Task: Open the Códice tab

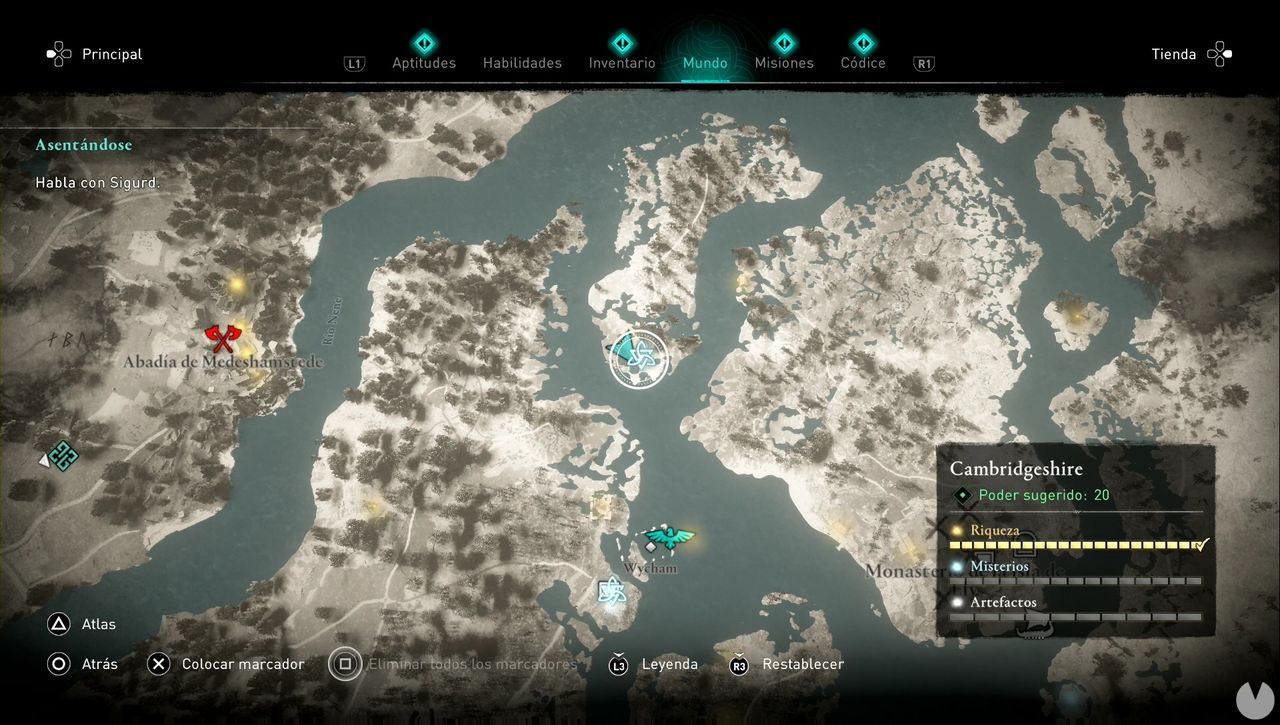Action: (x=862, y=62)
